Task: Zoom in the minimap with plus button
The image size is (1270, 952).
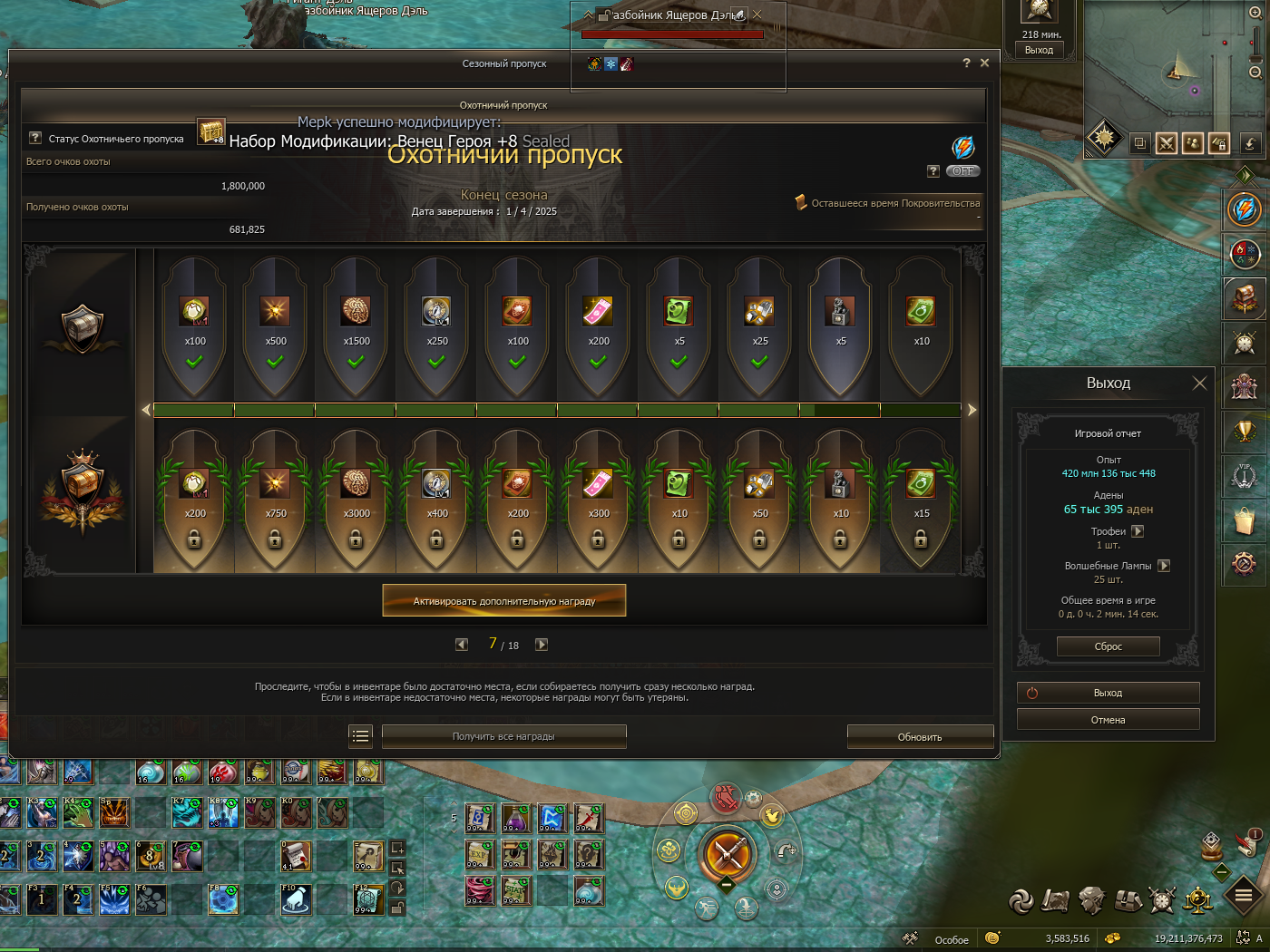Action: pos(1255,13)
